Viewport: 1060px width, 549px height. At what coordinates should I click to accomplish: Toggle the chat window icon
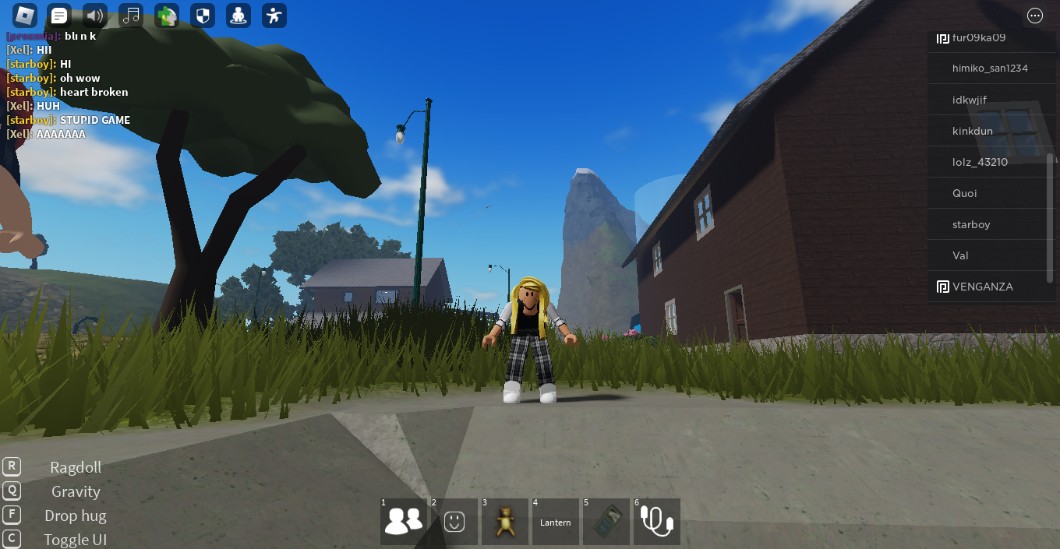(59, 15)
